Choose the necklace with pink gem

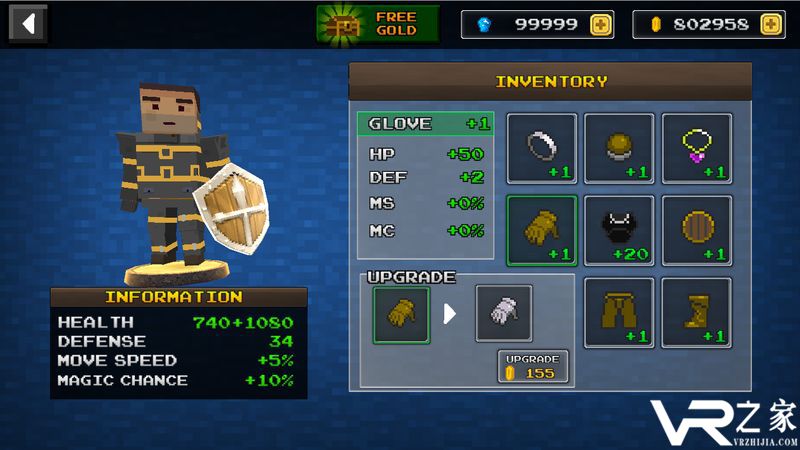click(x=697, y=148)
